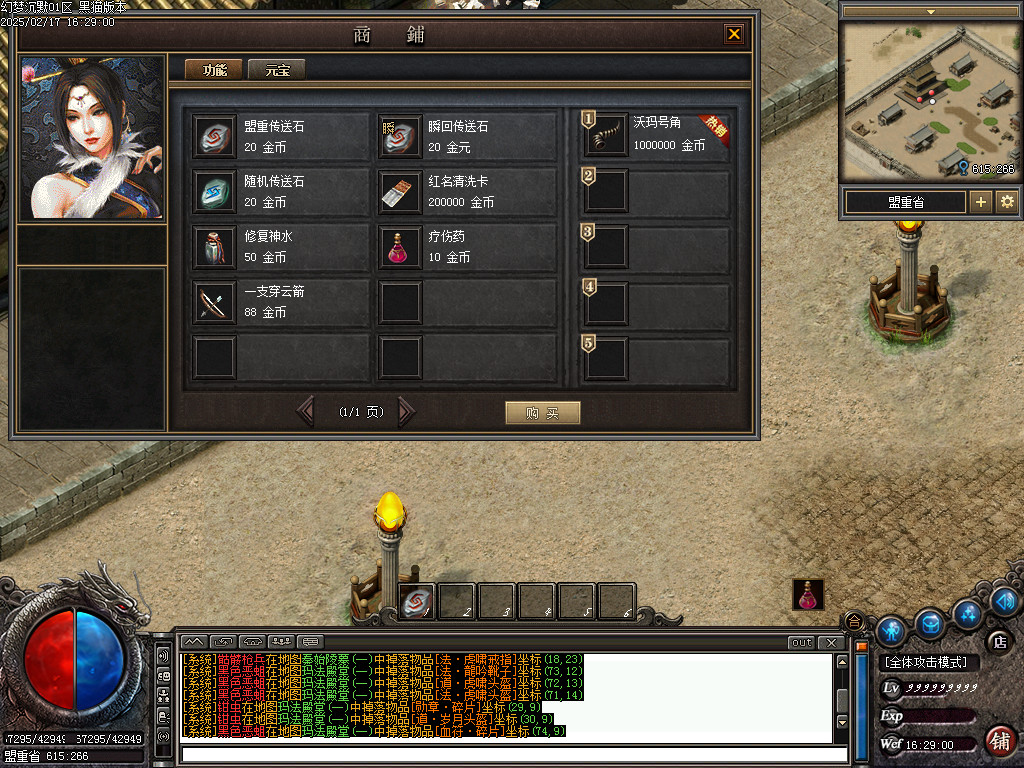Choose 修复神水 from the shop

point(282,247)
